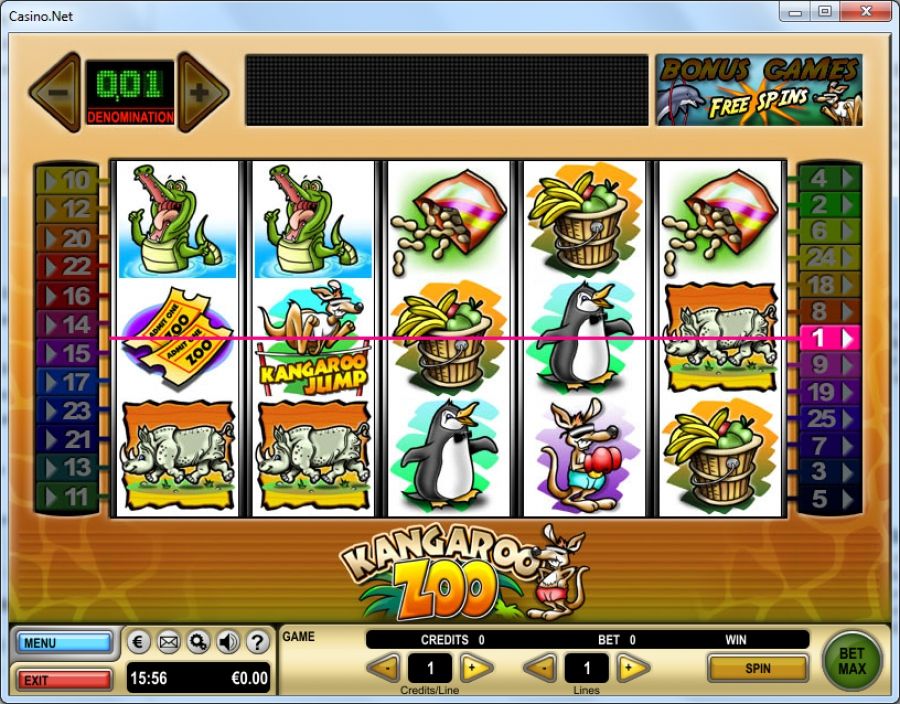This screenshot has height=704, width=900.
Task: Increase the denomination with the plus arrow
Action: pos(201,93)
